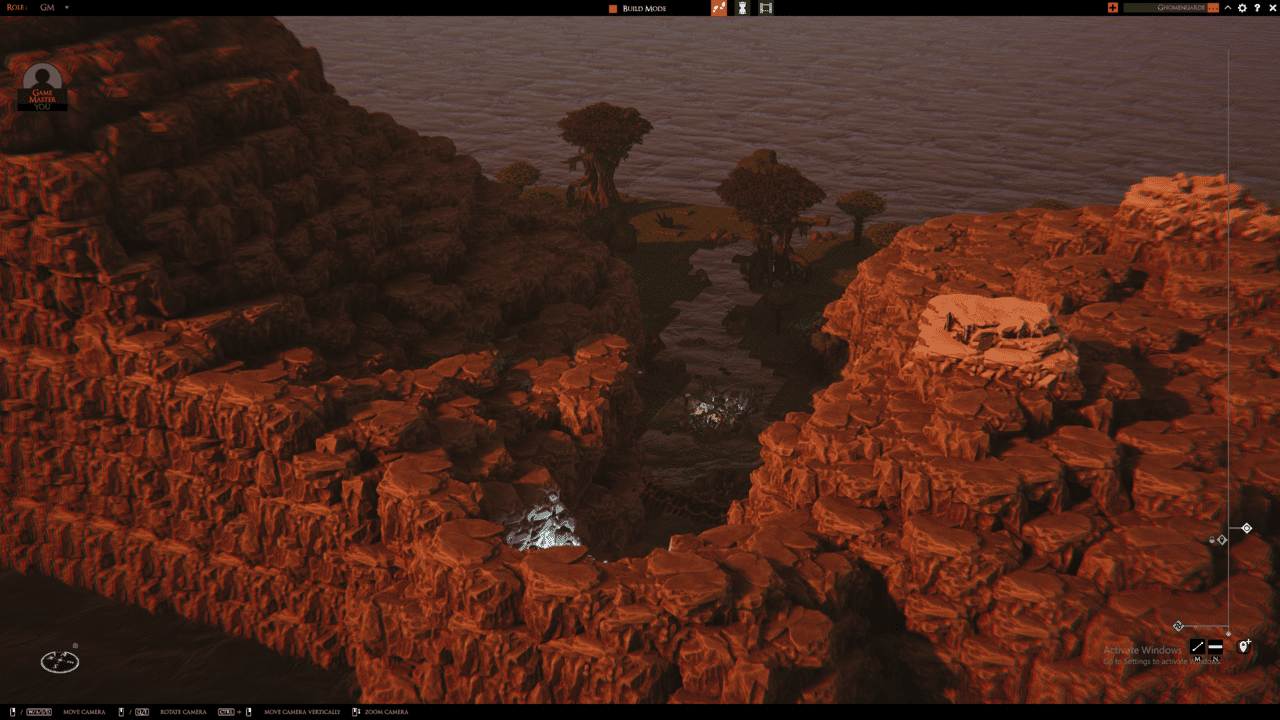
Task: Select the line ruler tool
Action: tap(1198, 647)
